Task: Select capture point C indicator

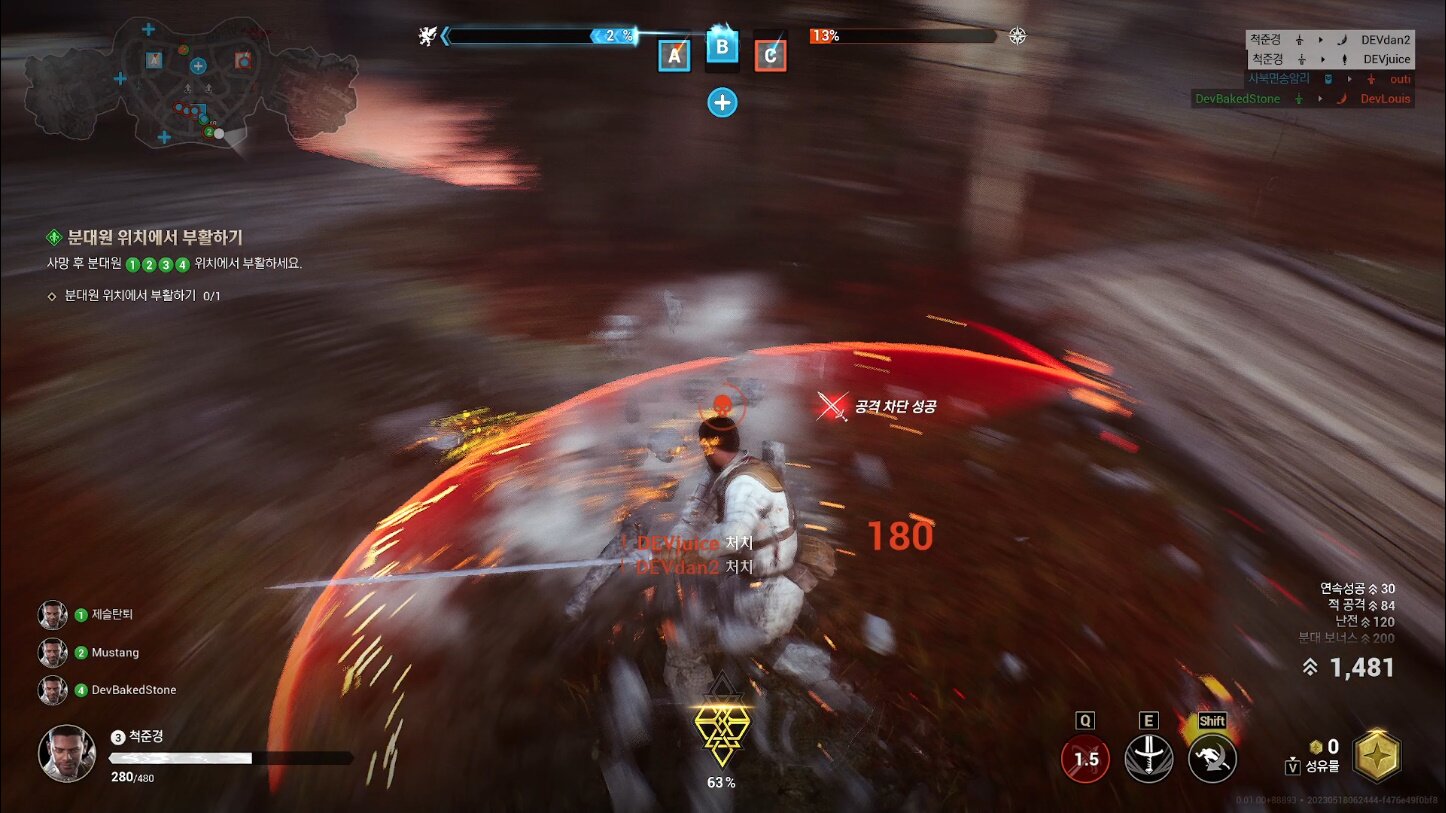Action: 770,56
